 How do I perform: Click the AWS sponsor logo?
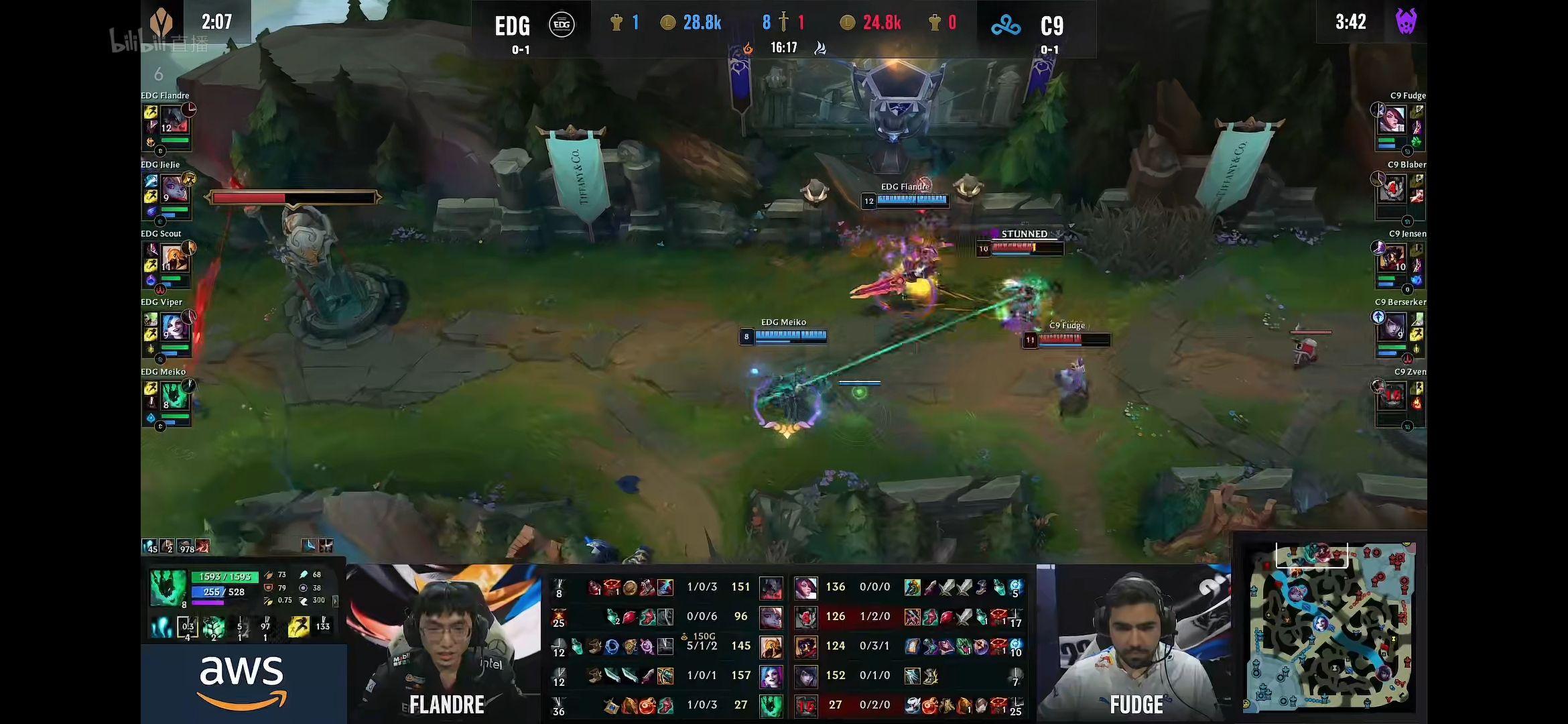pos(243,680)
